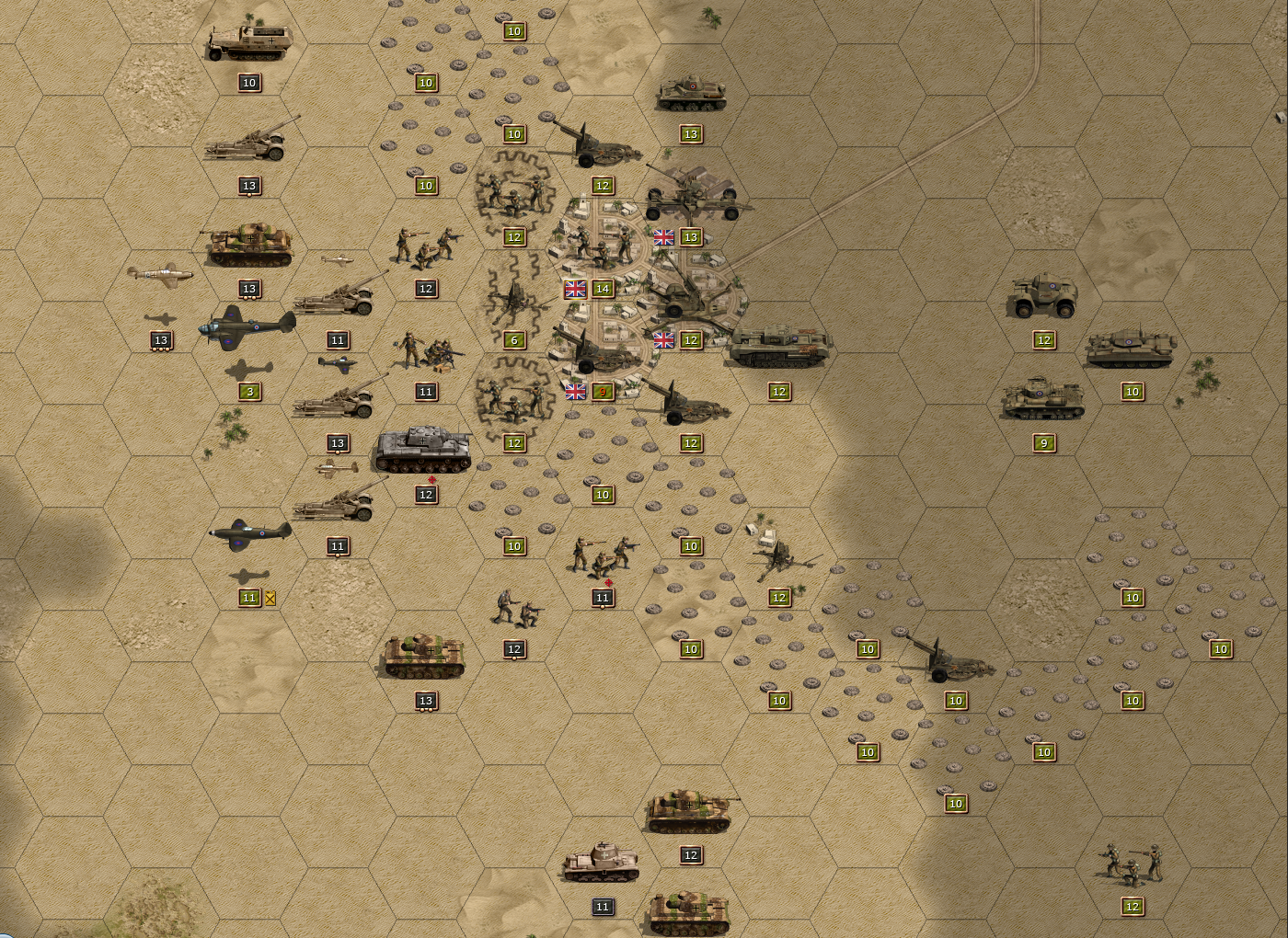Pick the British fighter plane with roundels

249,533
